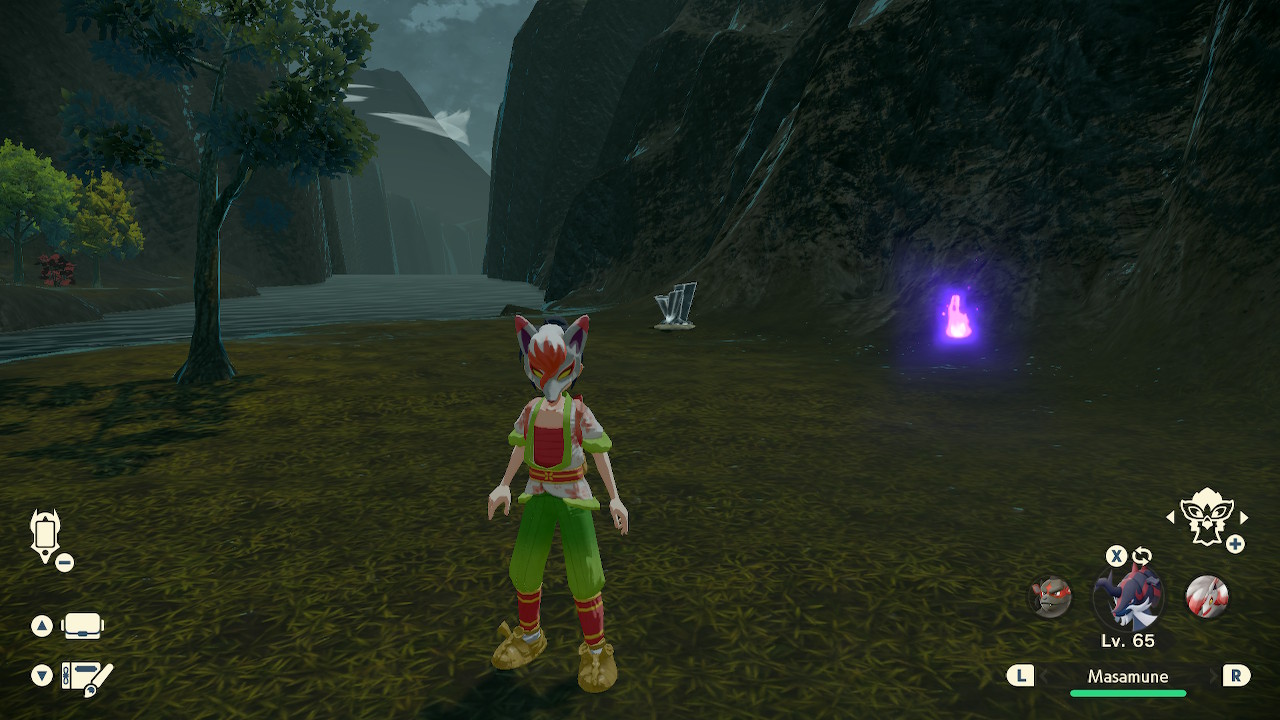This screenshot has height=720, width=1280.
Task: Click the Masamune name label
Action: 1128,677
